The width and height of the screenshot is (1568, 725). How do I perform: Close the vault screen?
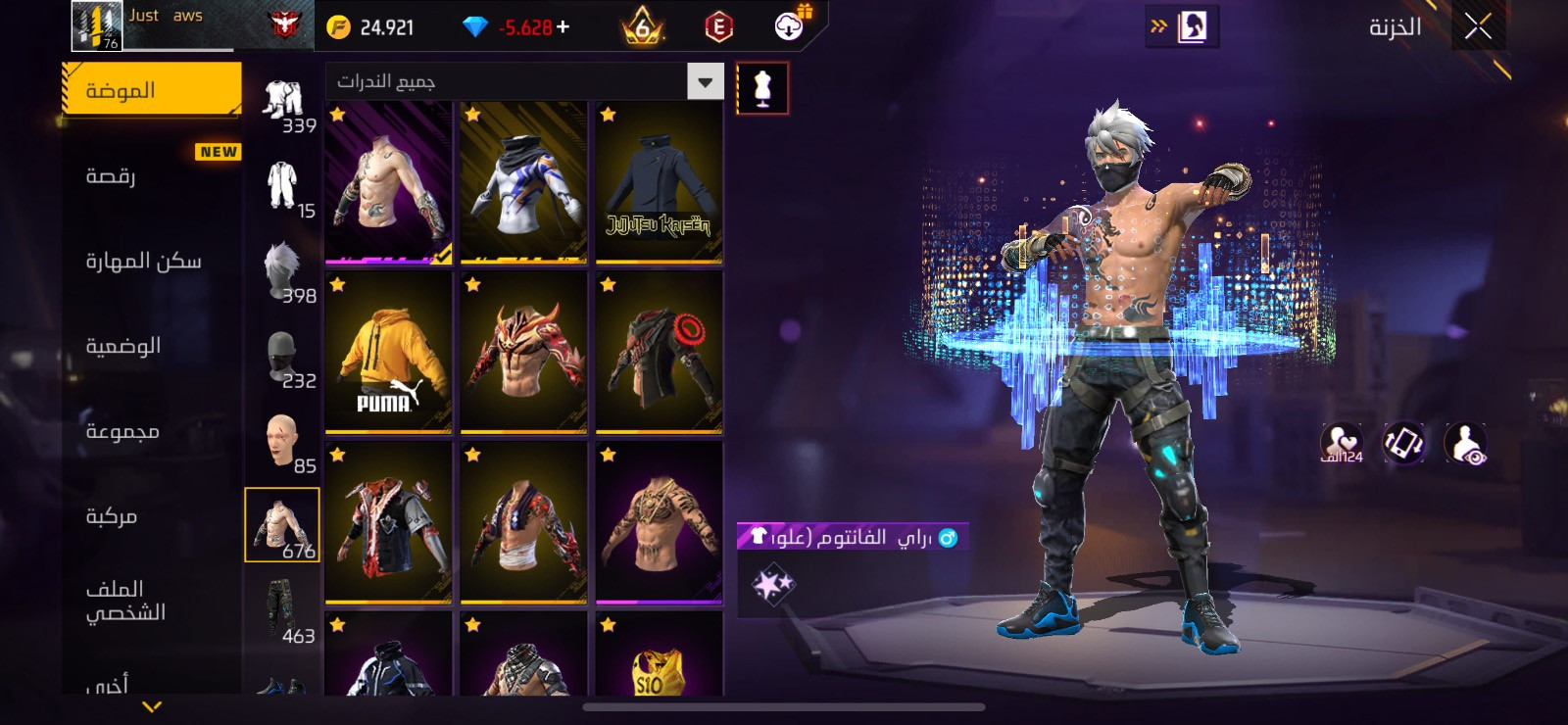[1478, 26]
